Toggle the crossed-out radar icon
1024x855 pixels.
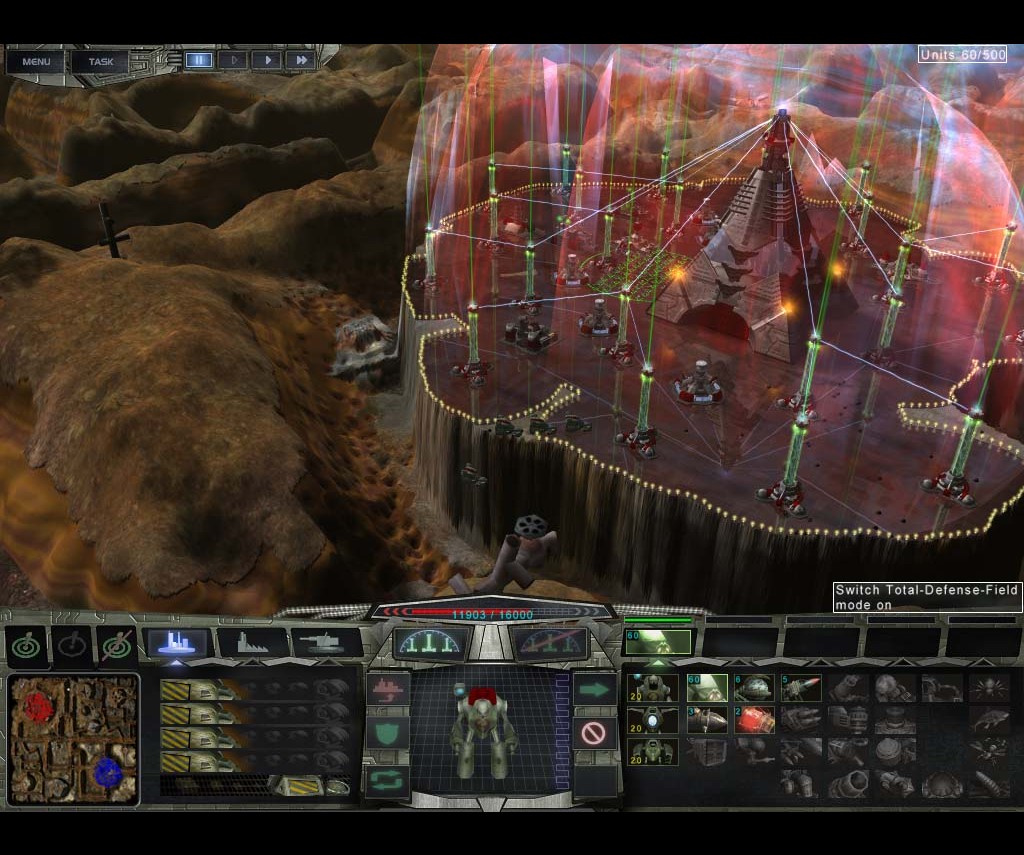tap(116, 646)
